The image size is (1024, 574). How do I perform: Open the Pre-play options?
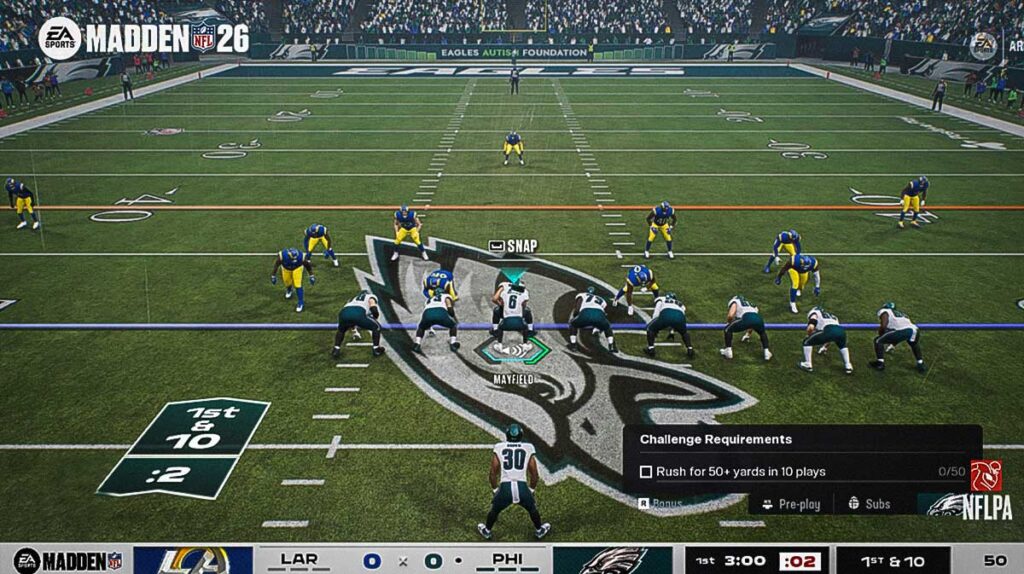[791, 504]
